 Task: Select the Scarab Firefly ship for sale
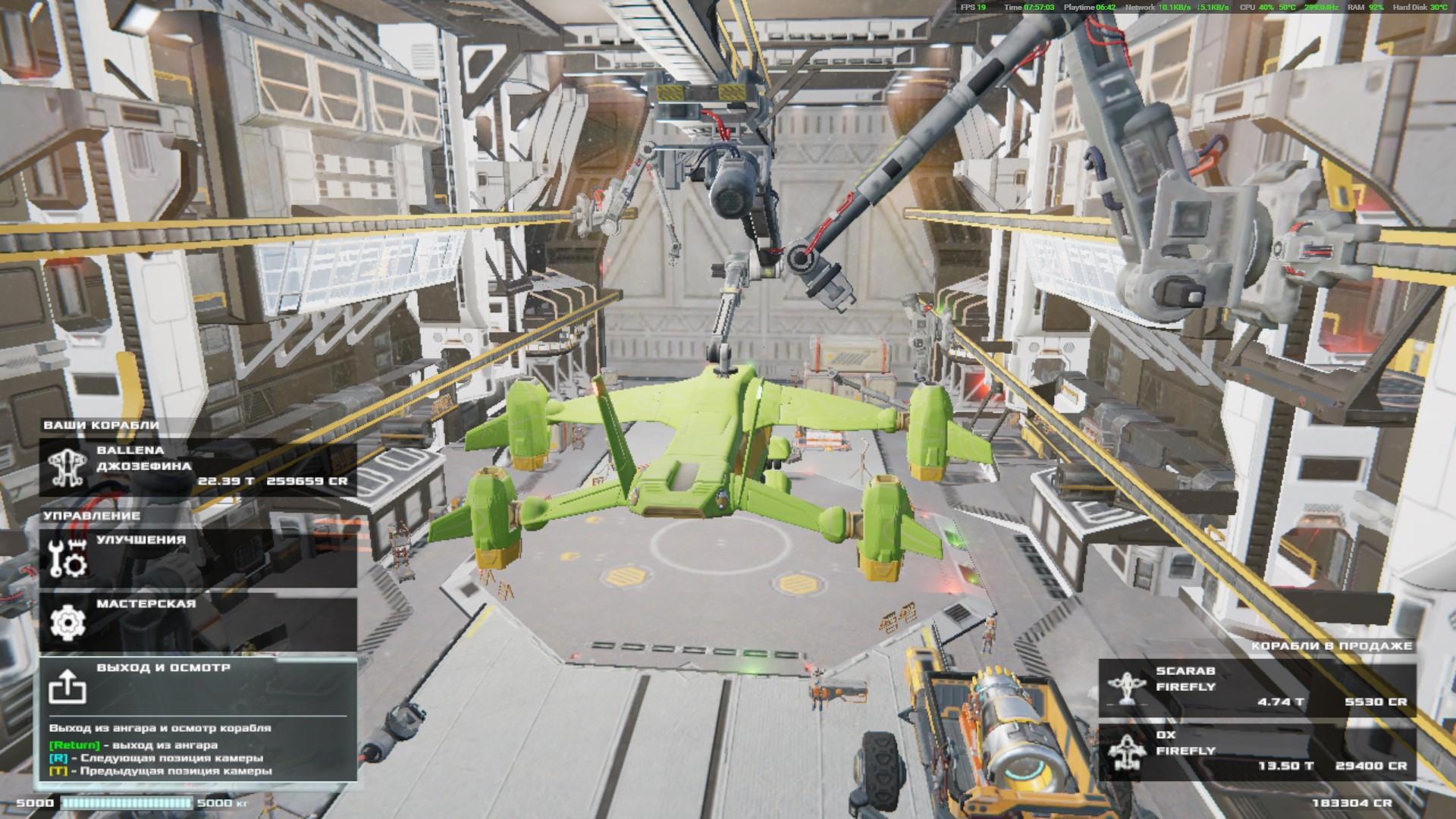coord(1257,687)
